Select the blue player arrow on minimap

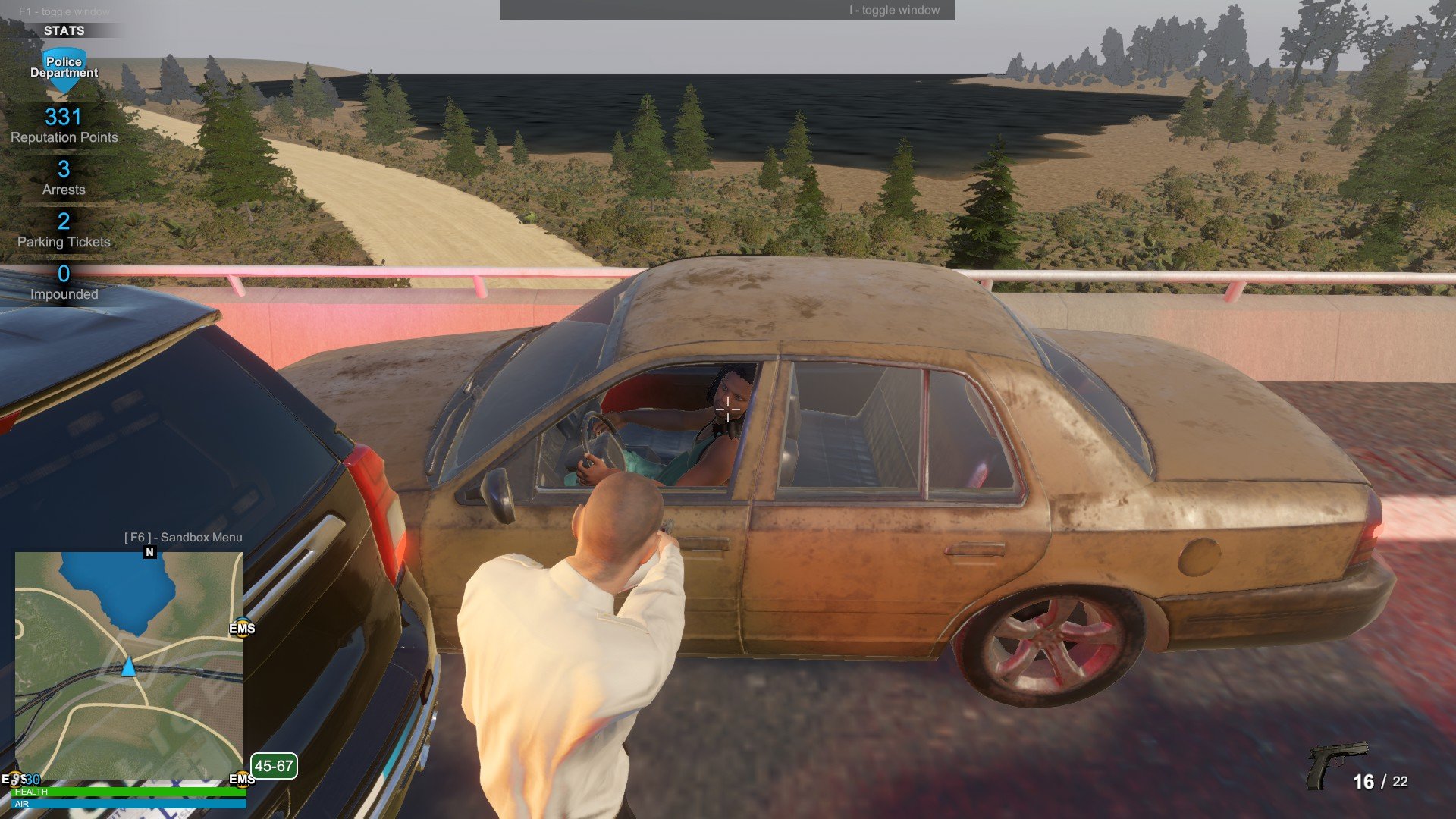(128, 667)
